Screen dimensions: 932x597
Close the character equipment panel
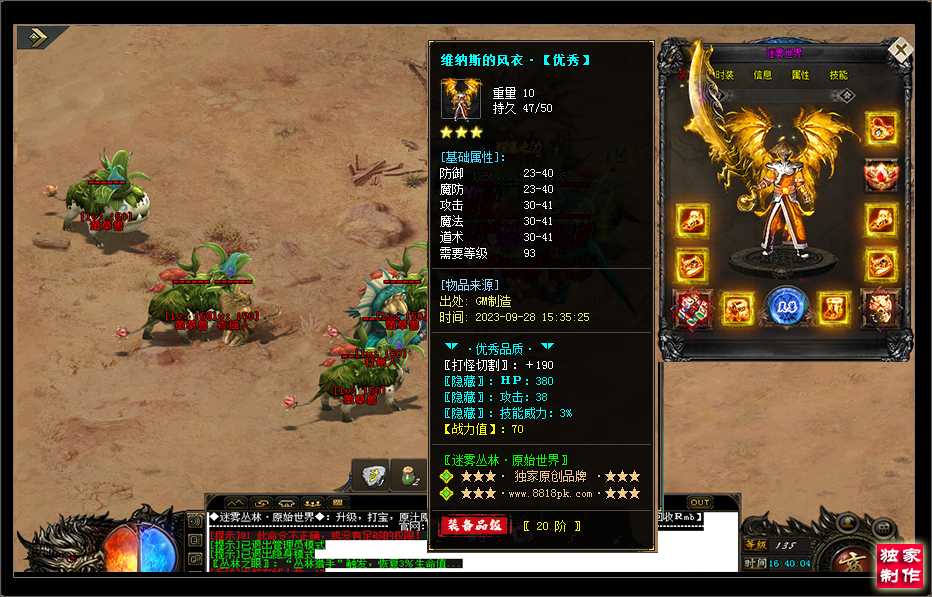(x=901, y=50)
